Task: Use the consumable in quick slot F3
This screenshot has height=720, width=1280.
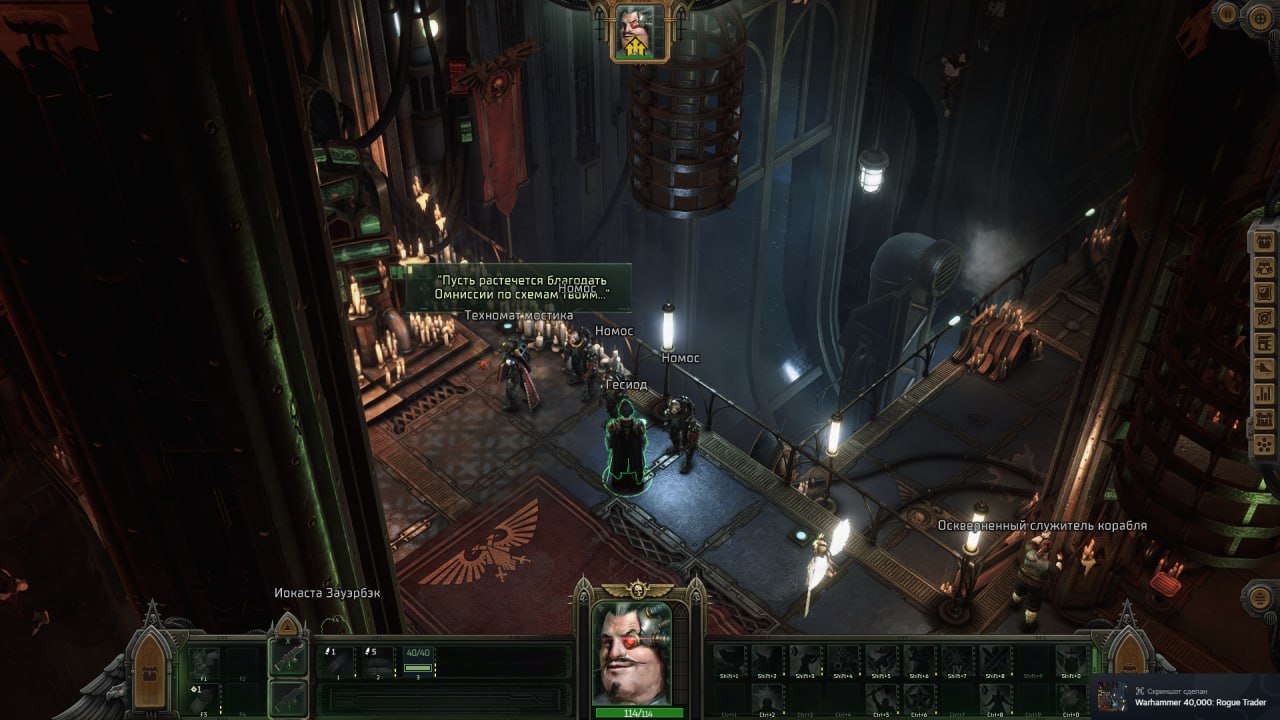Action: pyautogui.click(x=205, y=696)
